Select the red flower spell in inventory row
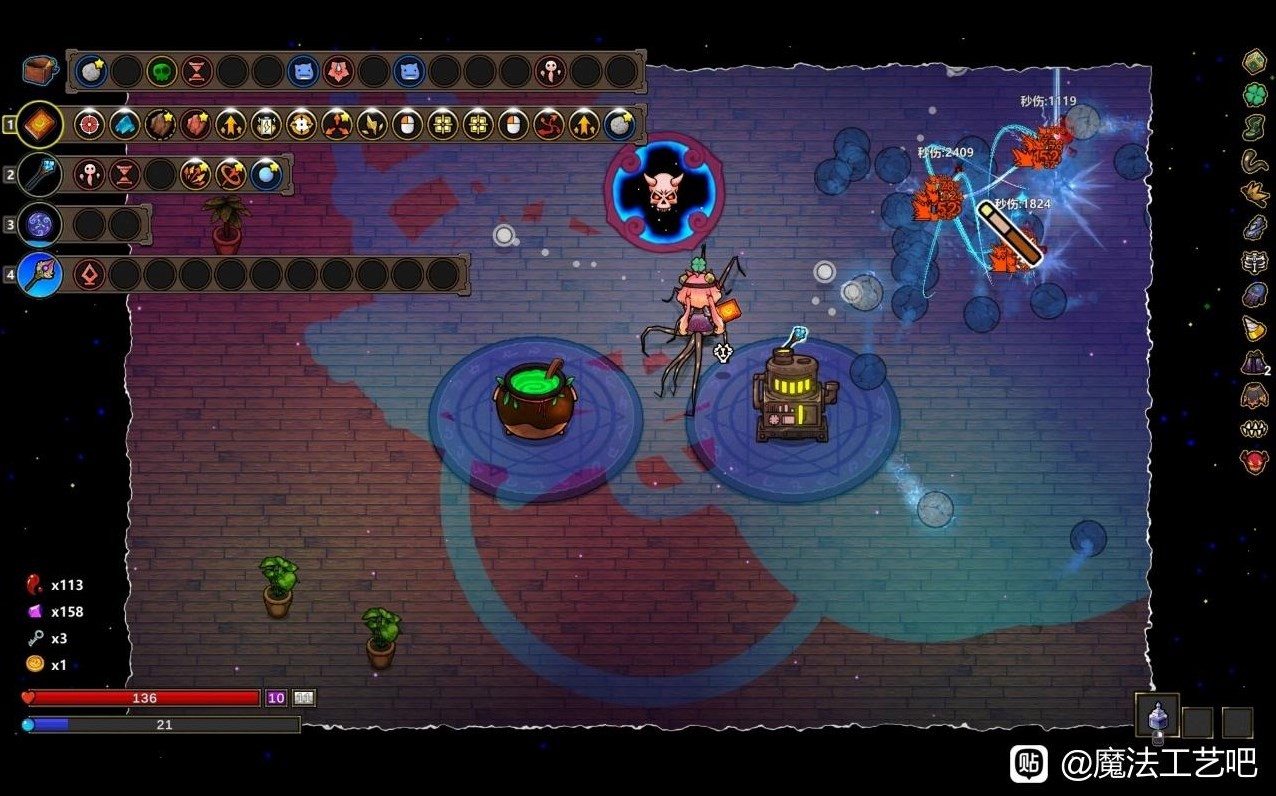 click(x=338, y=71)
